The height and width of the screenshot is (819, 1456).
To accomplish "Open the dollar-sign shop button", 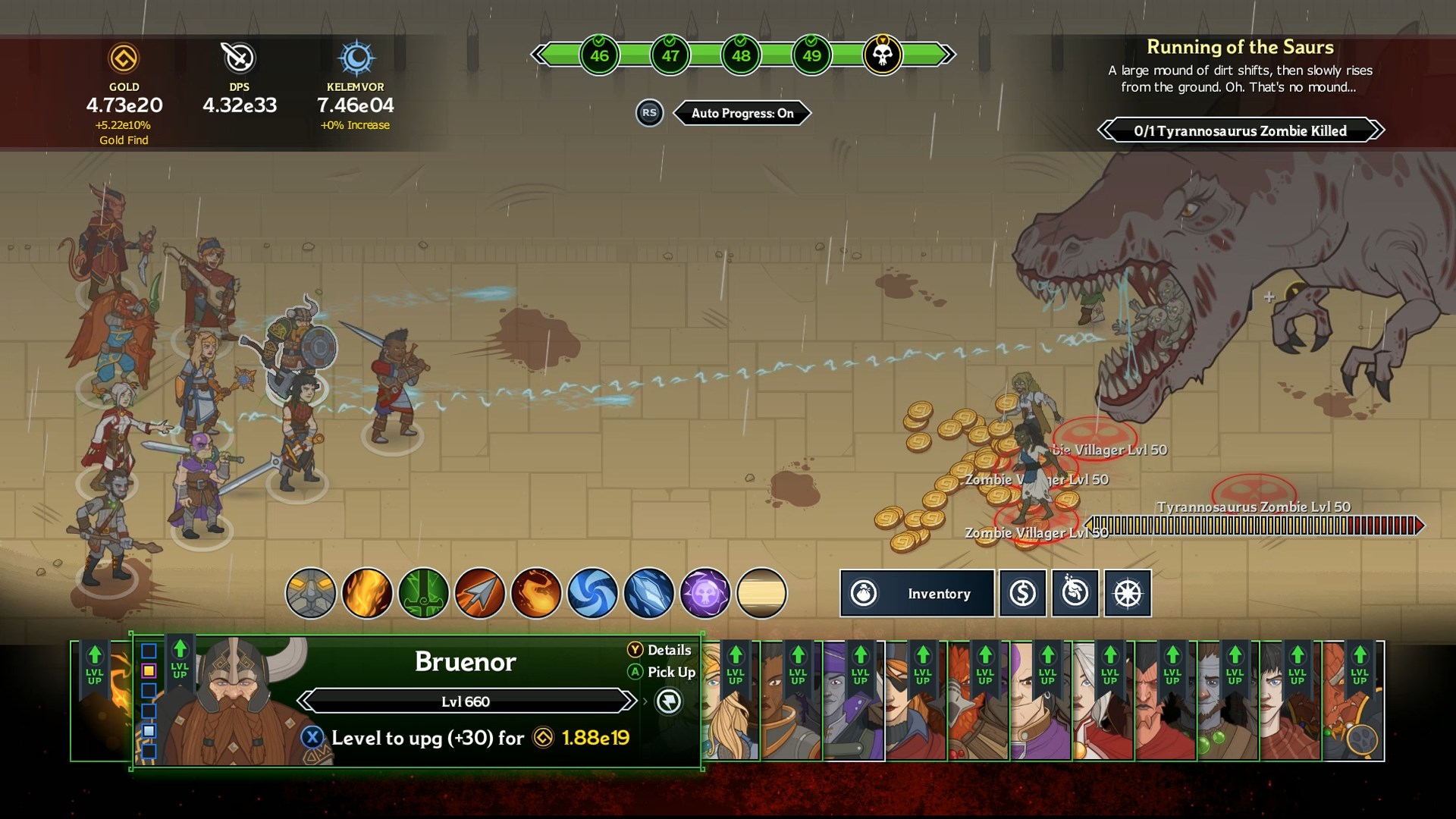I will 1021,593.
